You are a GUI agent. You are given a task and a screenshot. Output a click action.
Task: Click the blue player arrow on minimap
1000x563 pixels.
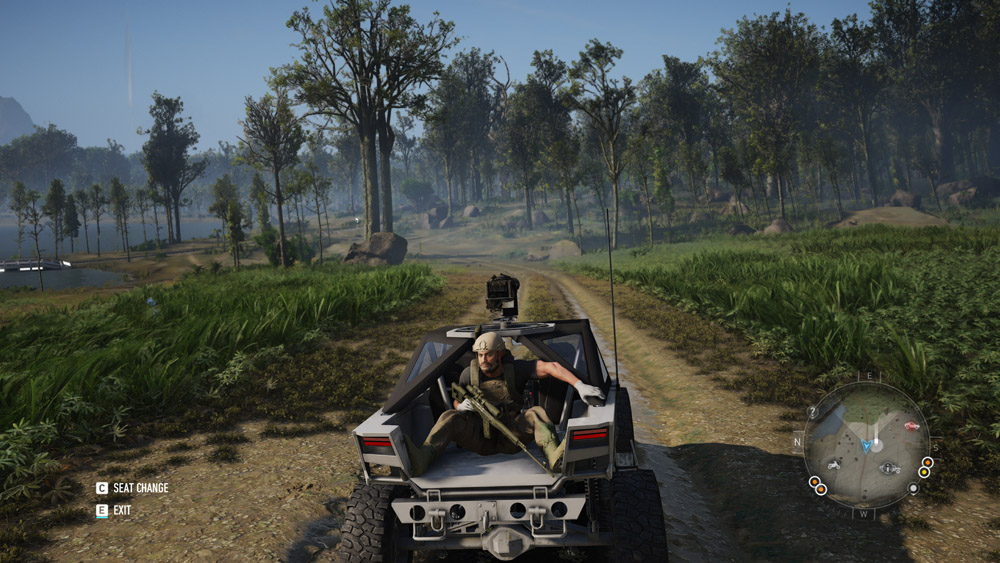tap(866, 444)
